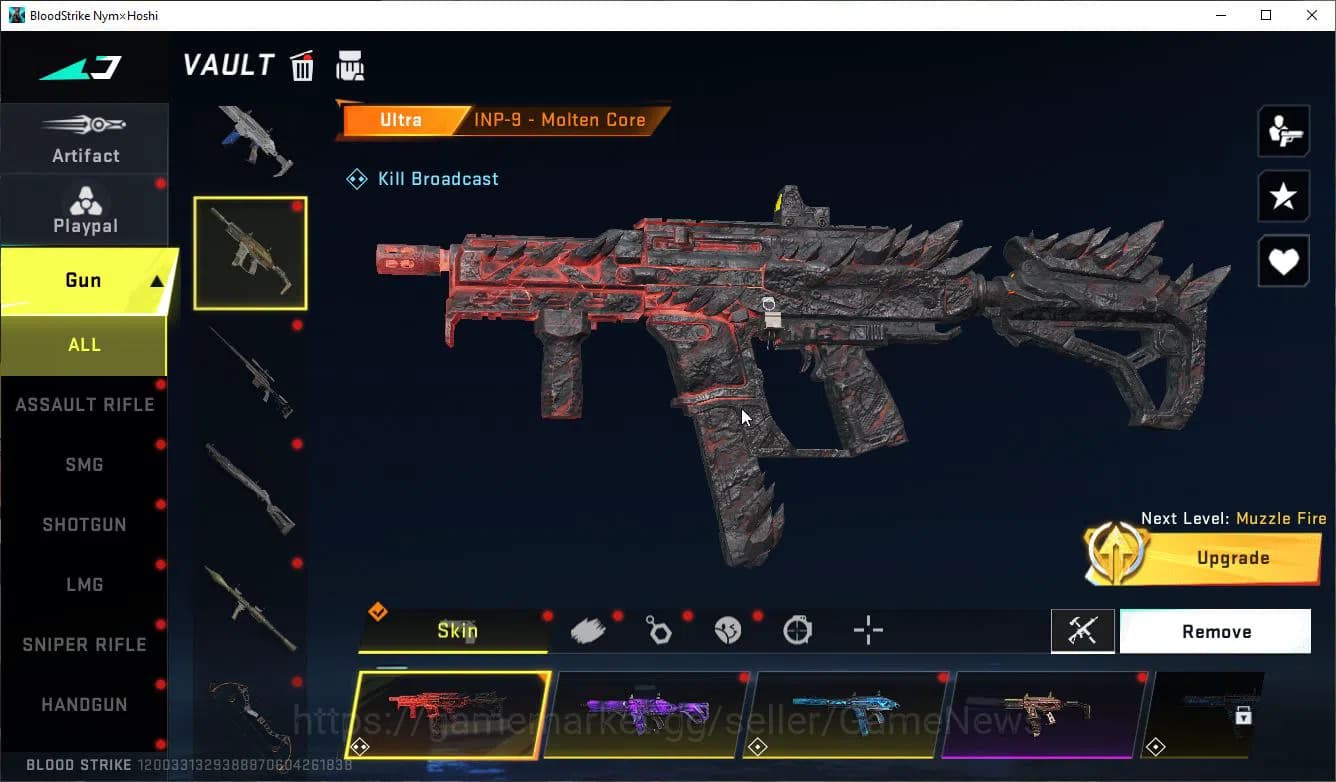The width and height of the screenshot is (1336, 782).
Task: Equip weapon via character loadout icon
Action: pyautogui.click(x=1283, y=130)
